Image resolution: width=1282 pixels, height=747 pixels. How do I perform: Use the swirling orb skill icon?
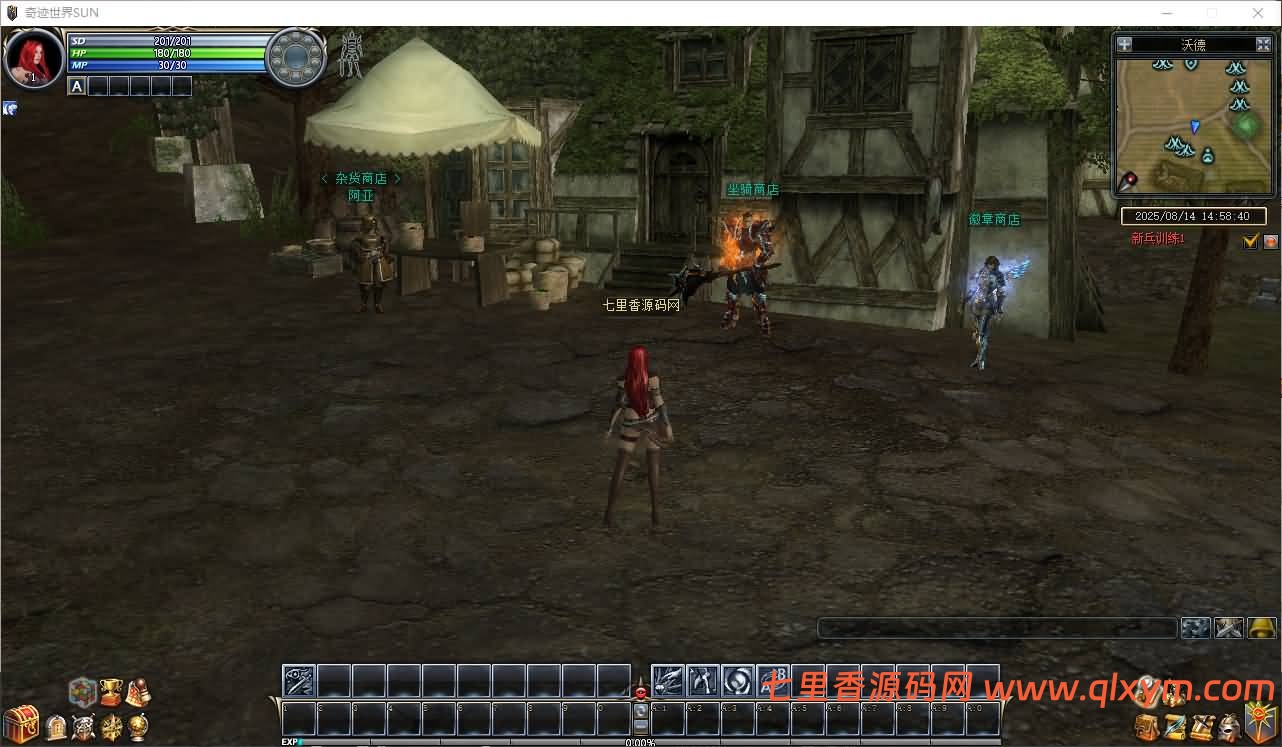click(x=737, y=681)
